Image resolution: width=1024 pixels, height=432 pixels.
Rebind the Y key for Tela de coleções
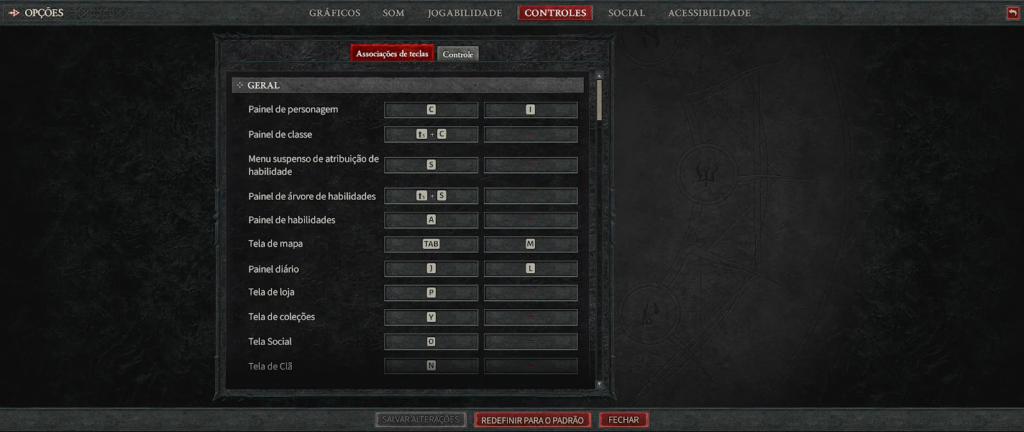pyautogui.click(x=431, y=317)
